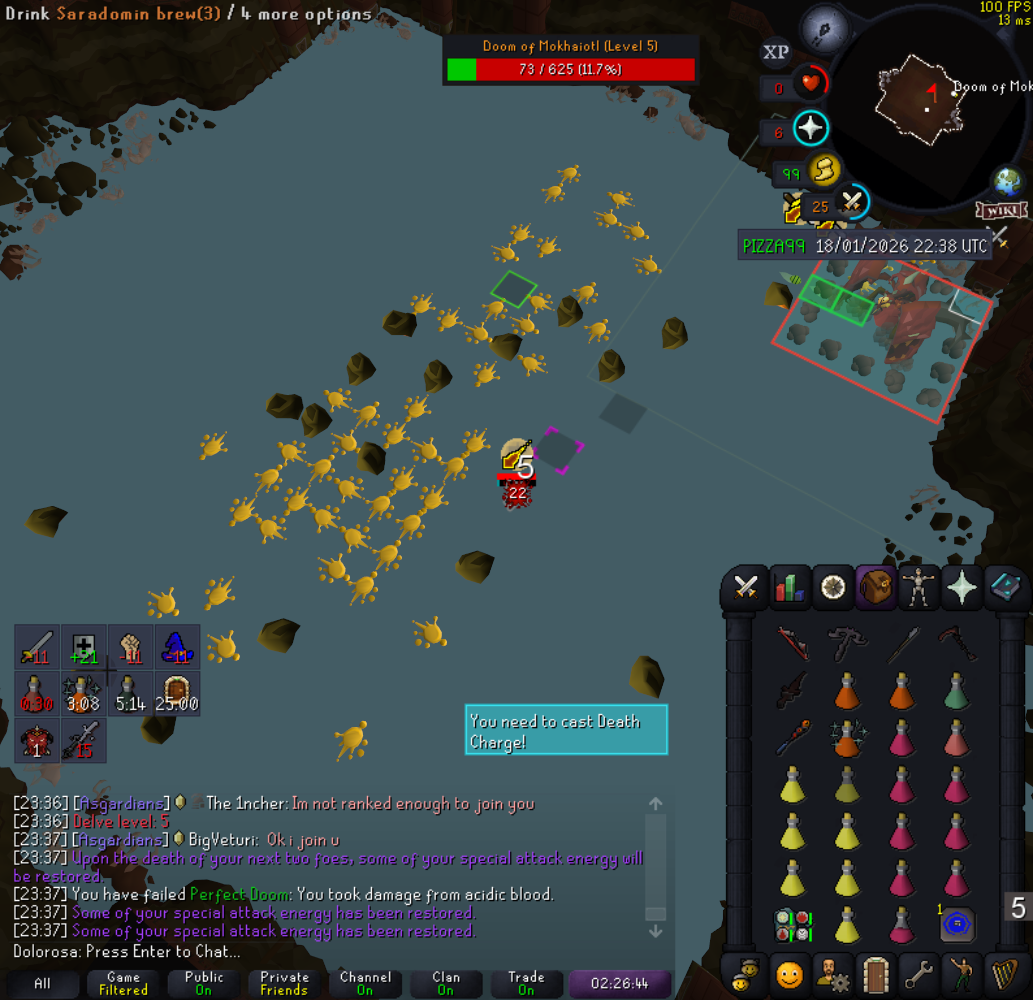Open the Logout door tab
Screen dimensions: 1033x1000
pyautogui.click(x=875, y=973)
